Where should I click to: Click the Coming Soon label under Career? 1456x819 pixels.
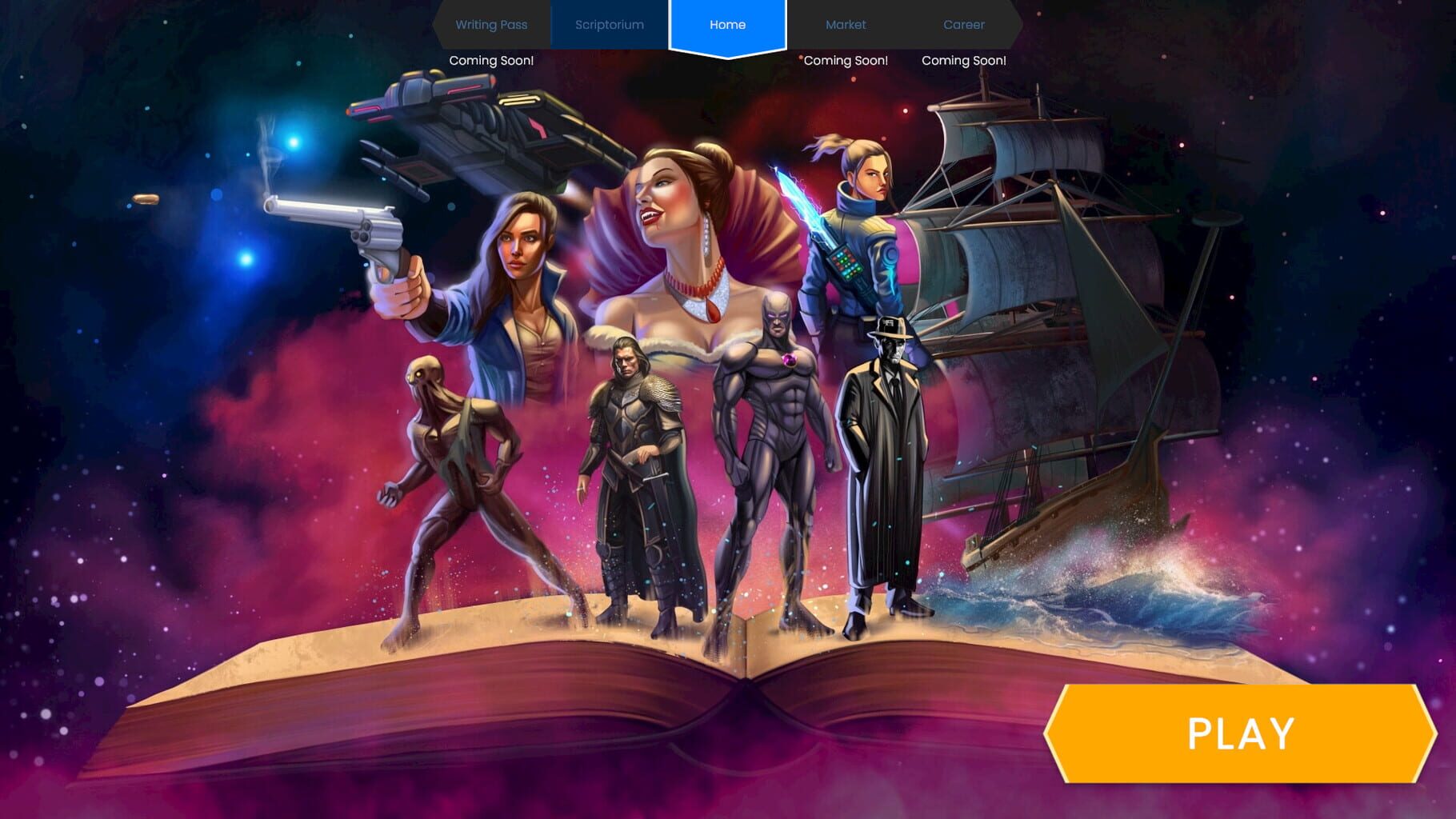(964, 59)
